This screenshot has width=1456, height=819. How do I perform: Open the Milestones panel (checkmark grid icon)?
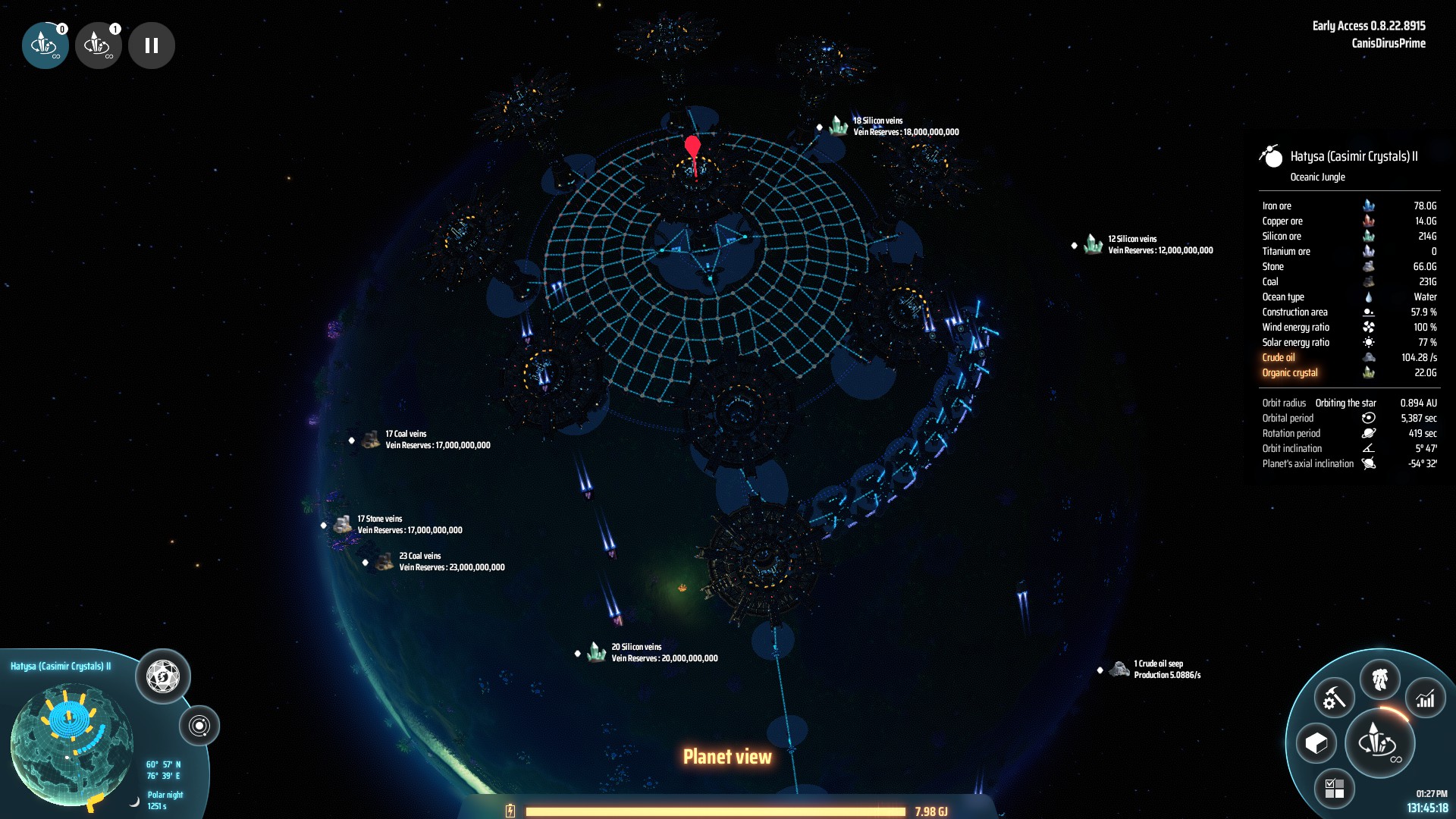(1333, 789)
